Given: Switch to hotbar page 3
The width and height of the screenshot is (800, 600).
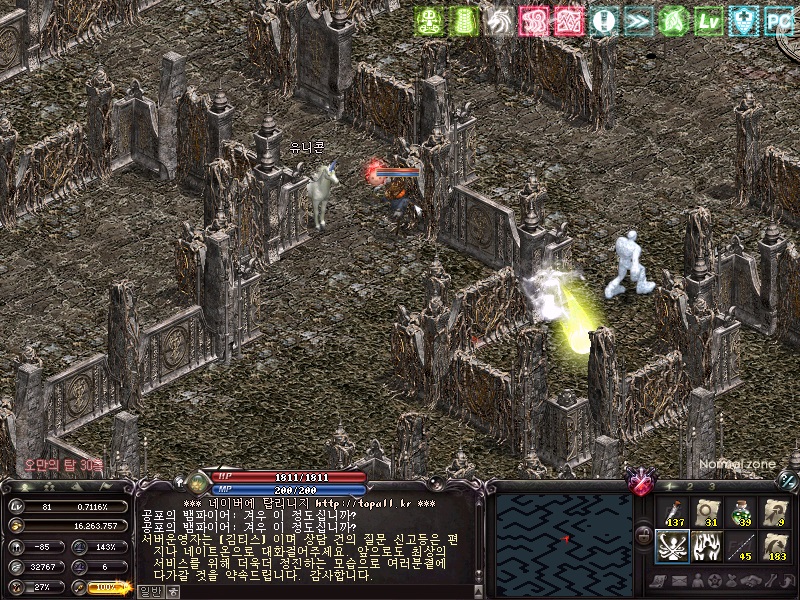Looking at the screenshot, I should coord(711,487).
